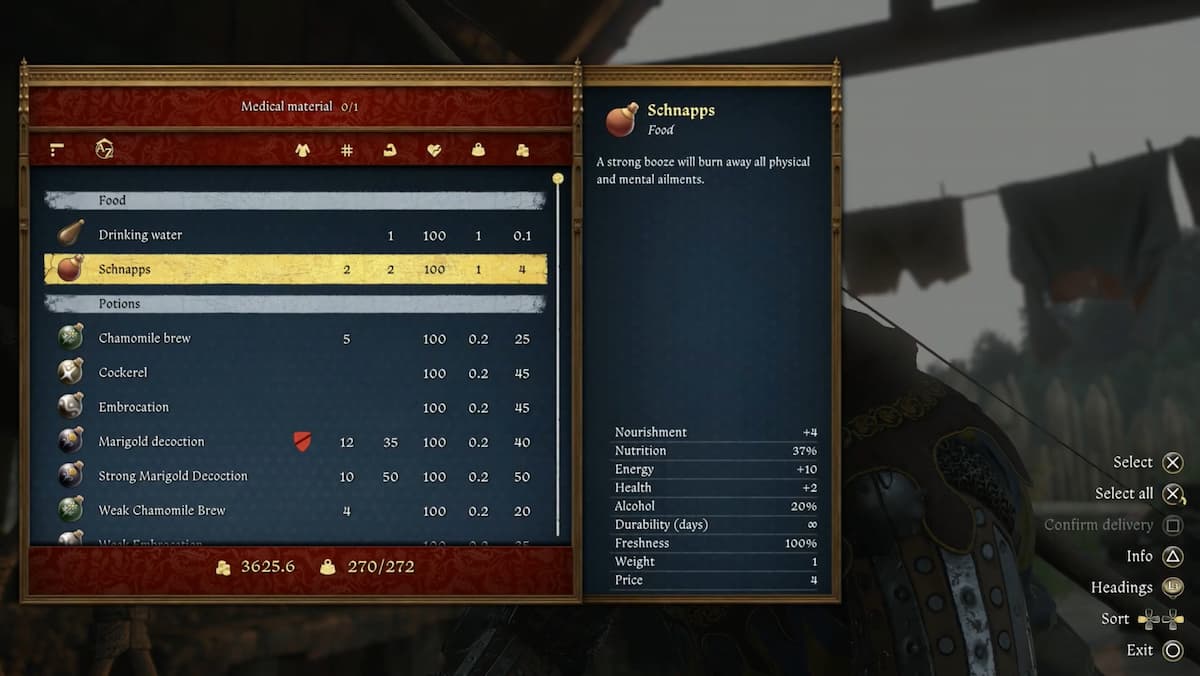
Task: Pick the Cockerel potion row
Action: pos(295,373)
